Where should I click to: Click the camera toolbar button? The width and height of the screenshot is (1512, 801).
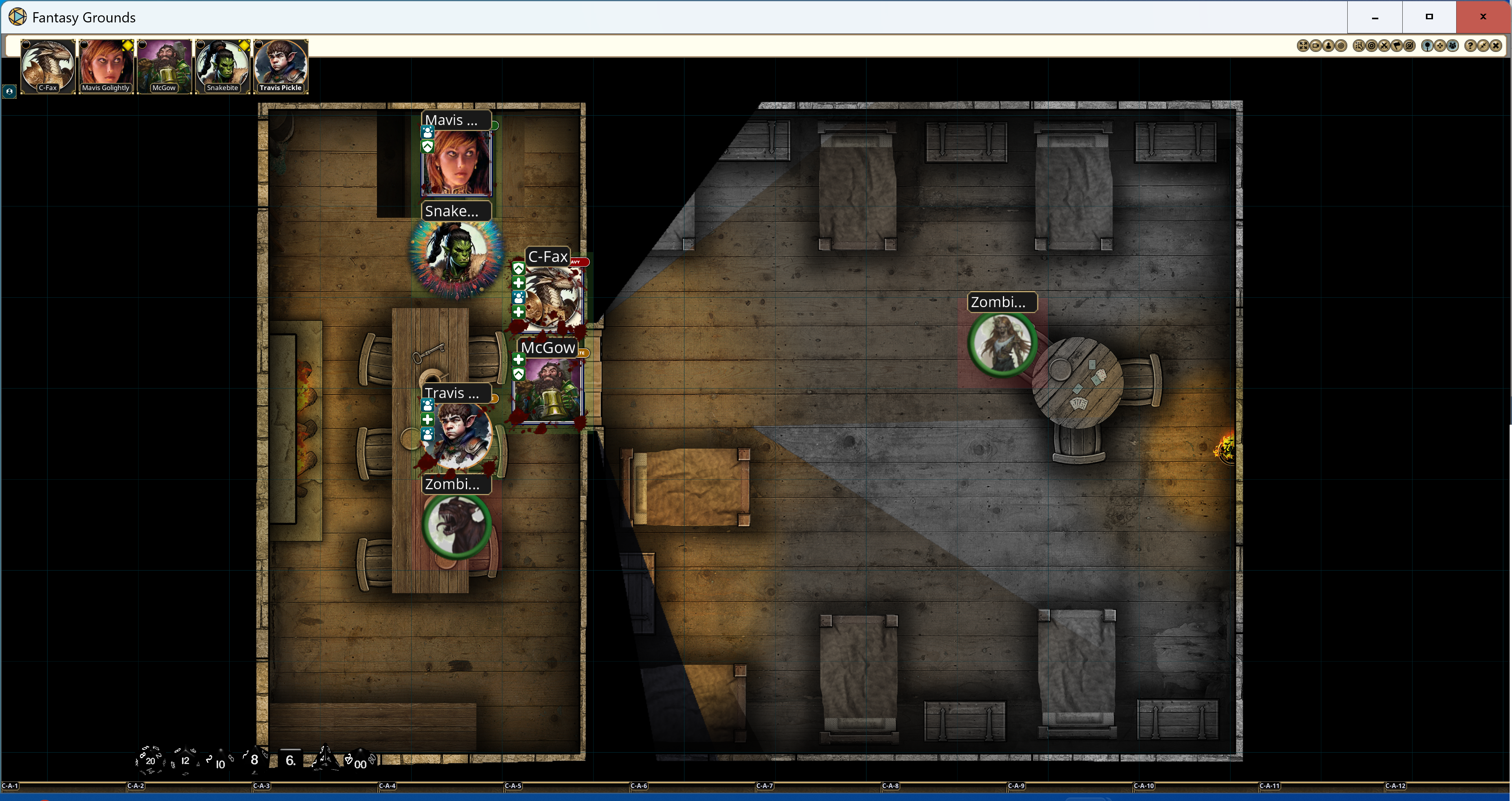1315,46
